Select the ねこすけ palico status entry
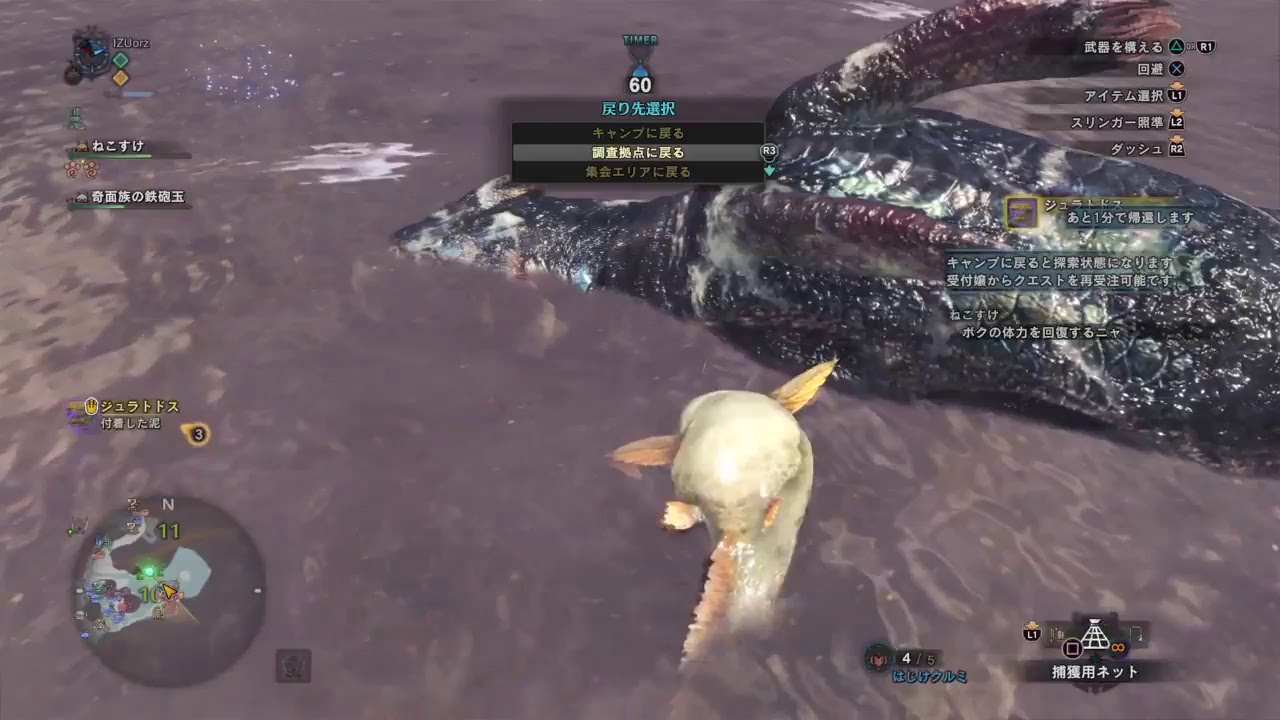 118,146
